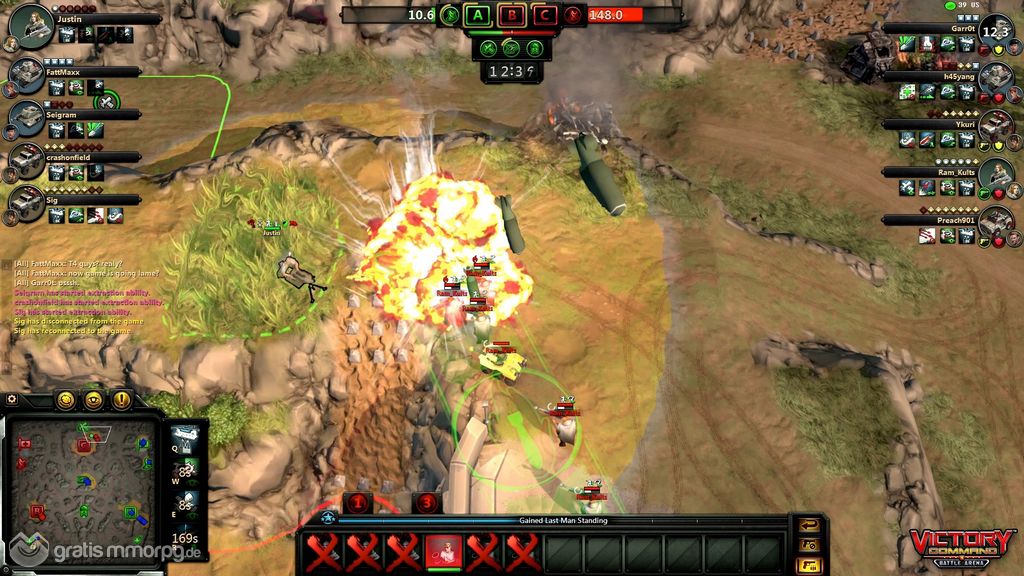Select the surviving soldier unit slot

tap(443, 551)
